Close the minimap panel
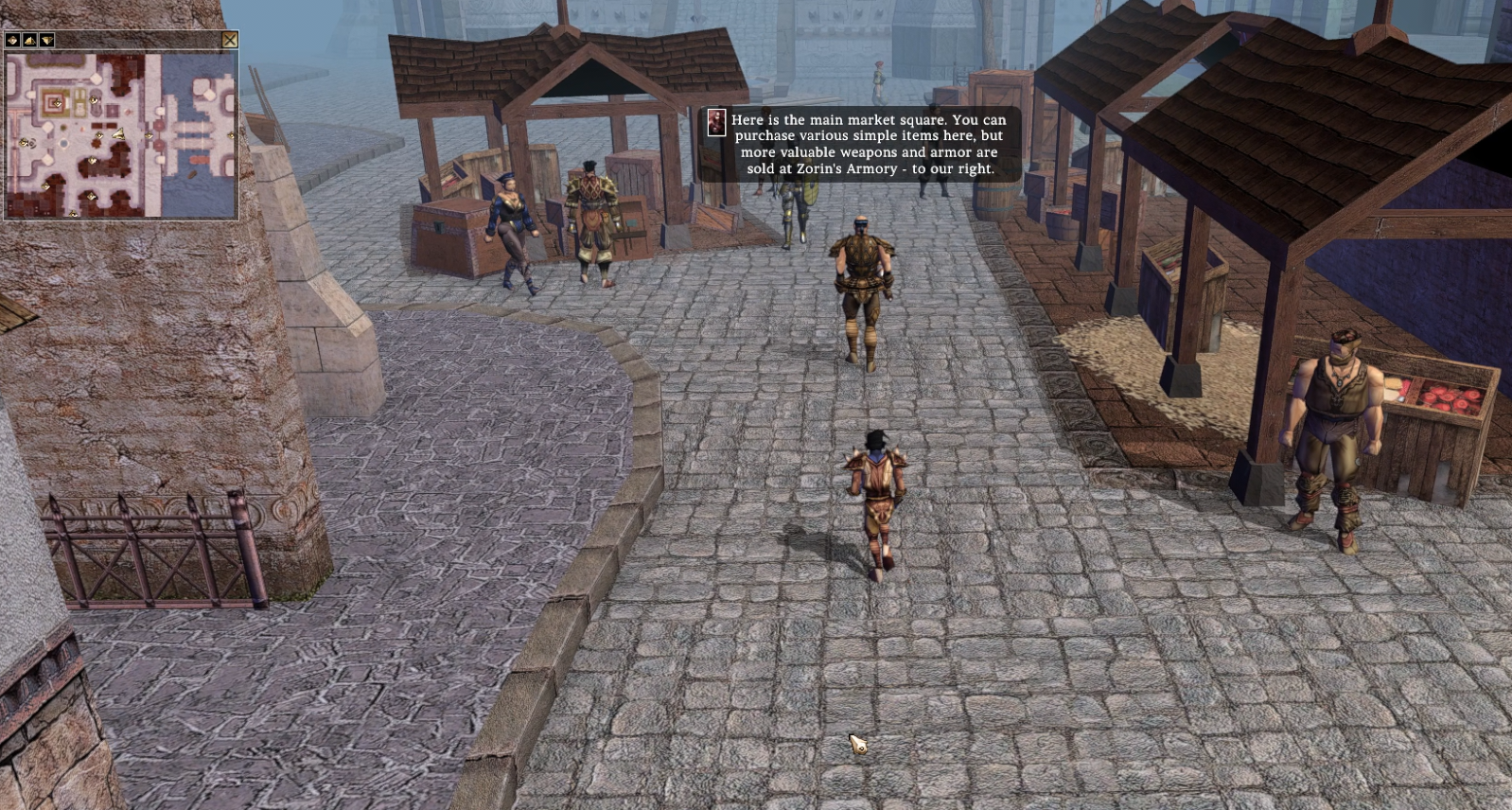The image size is (1512, 810). (x=230, y=40)
